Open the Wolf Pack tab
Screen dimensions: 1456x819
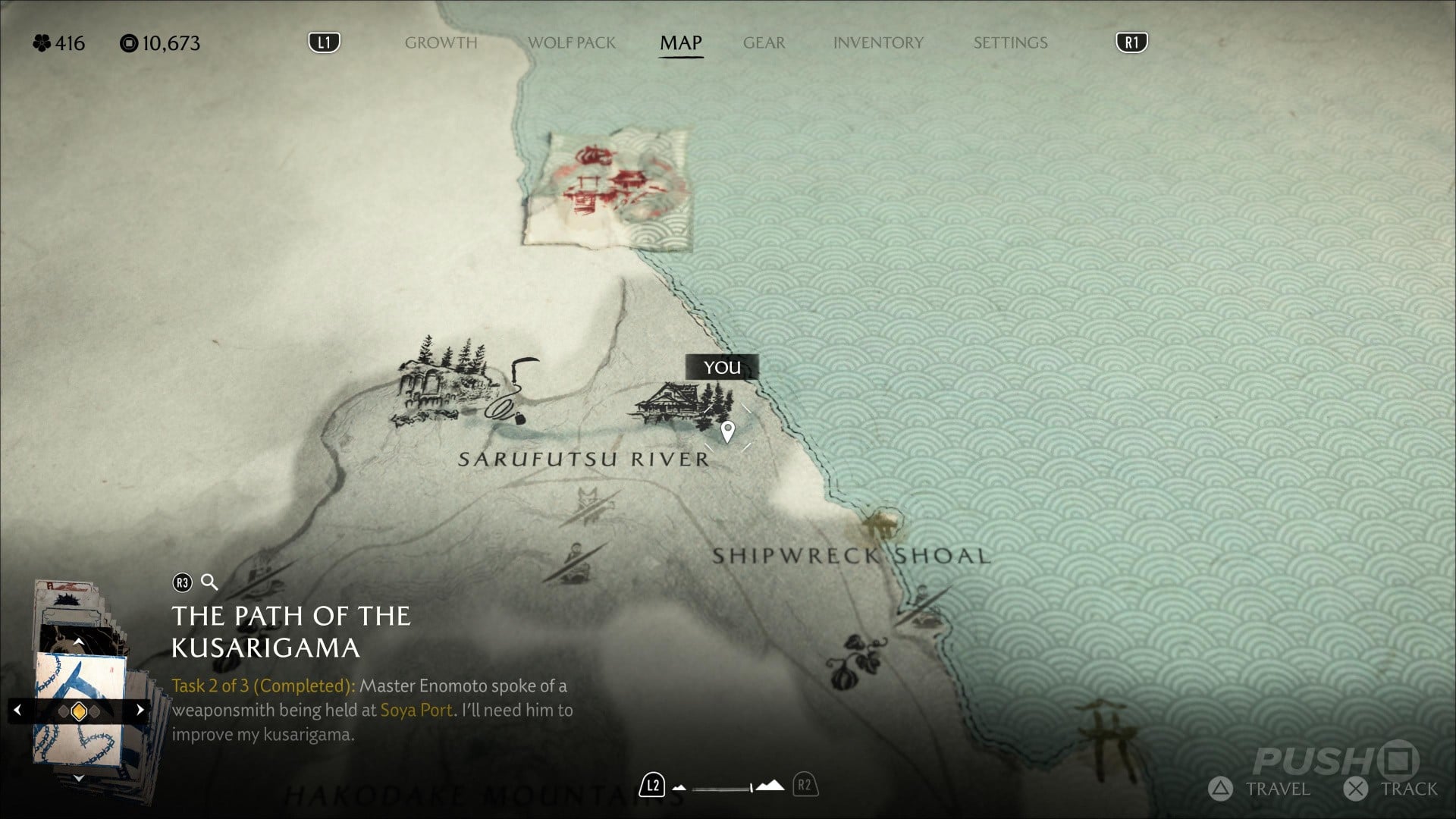click(x=571, y=43)
